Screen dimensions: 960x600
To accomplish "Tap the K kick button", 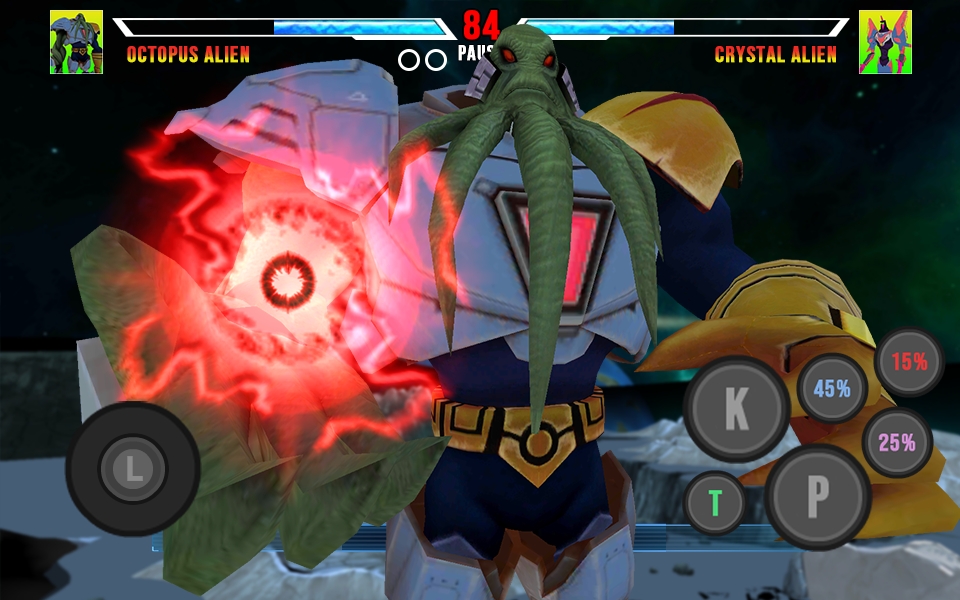I will (736, 408).
